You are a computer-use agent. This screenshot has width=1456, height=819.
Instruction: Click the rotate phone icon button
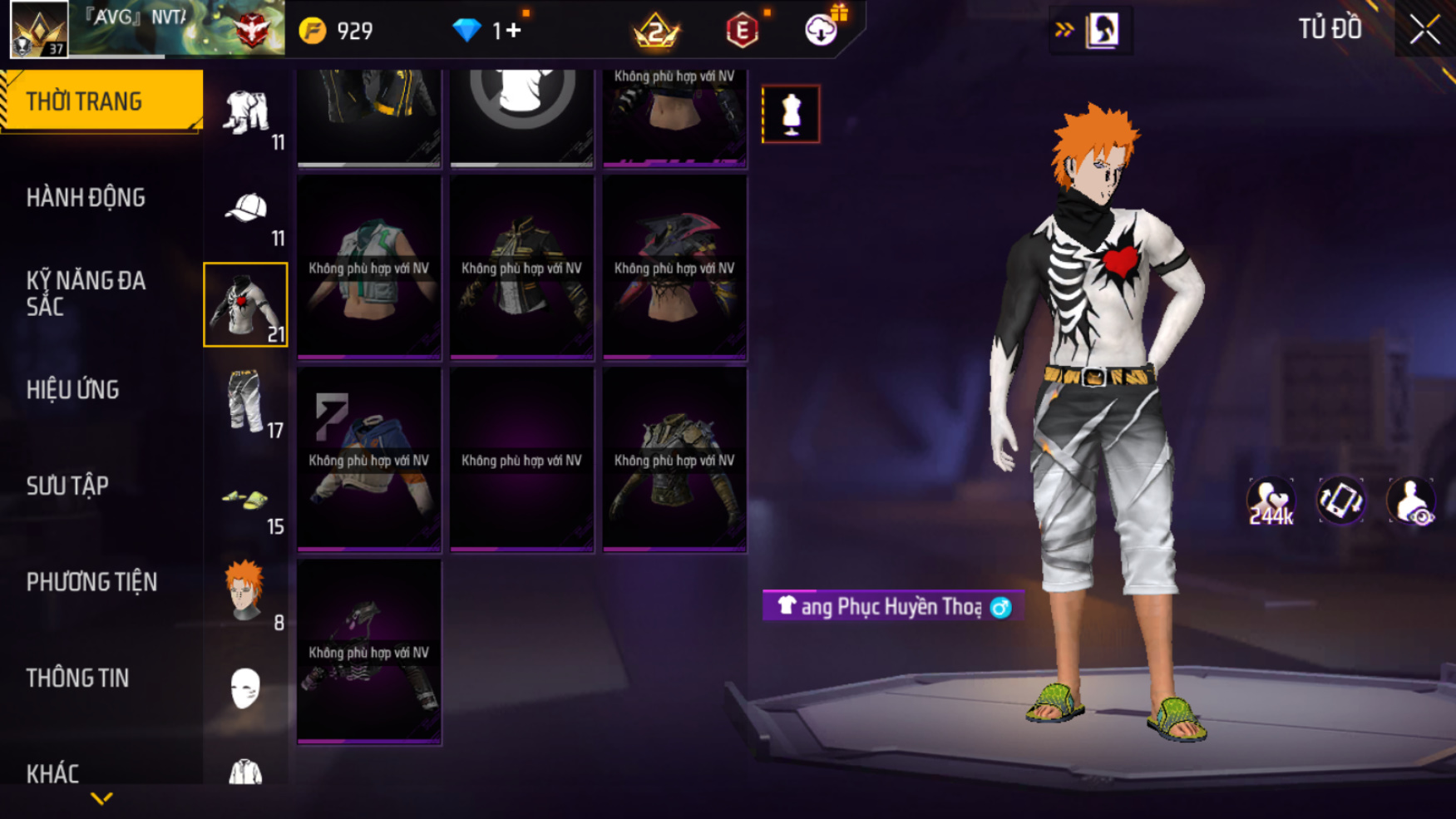tap(1340, 501)
